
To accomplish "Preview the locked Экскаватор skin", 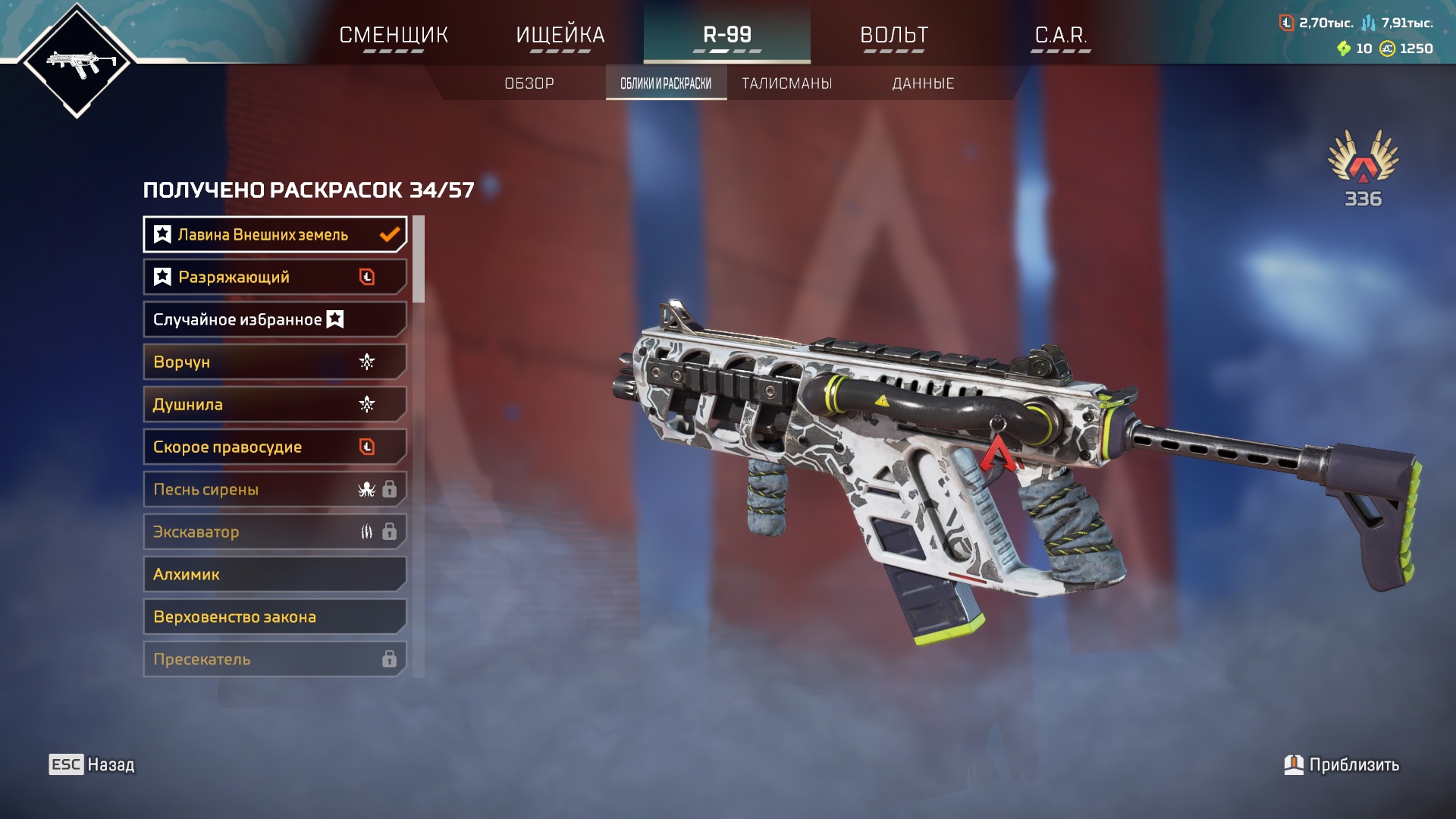I will click(x=275, y=532).
